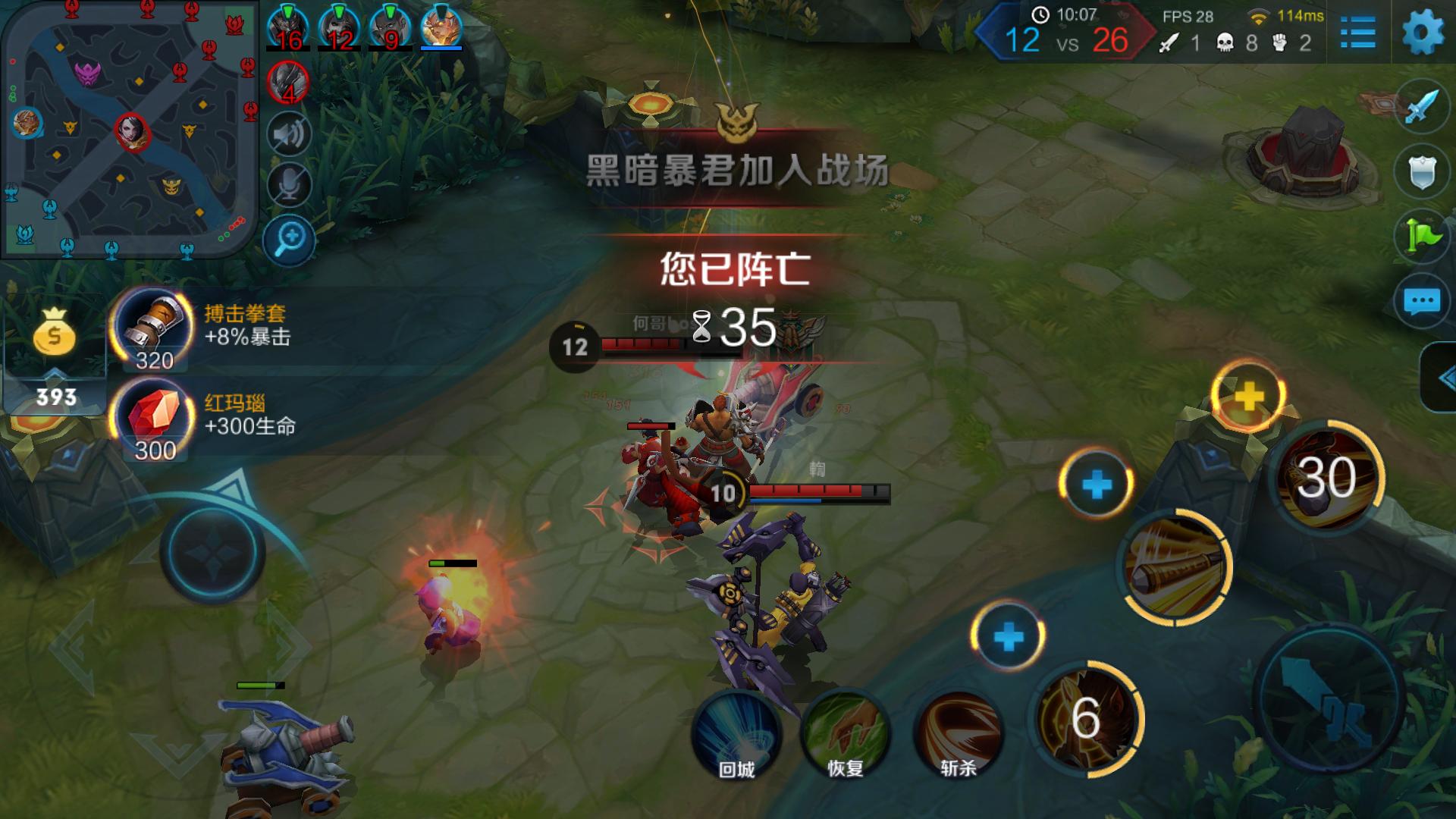Toggle the microphone off
The image size is (1456, 819).
288,182
